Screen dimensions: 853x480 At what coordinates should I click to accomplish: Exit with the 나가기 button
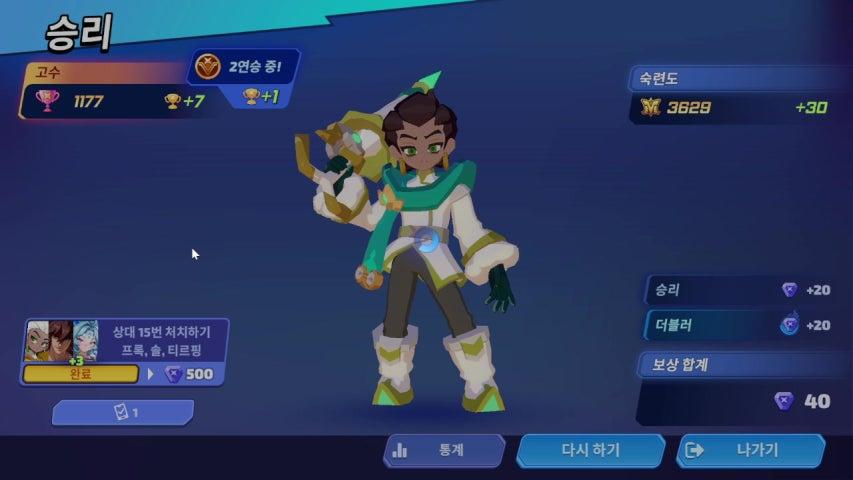coord(750,451)
